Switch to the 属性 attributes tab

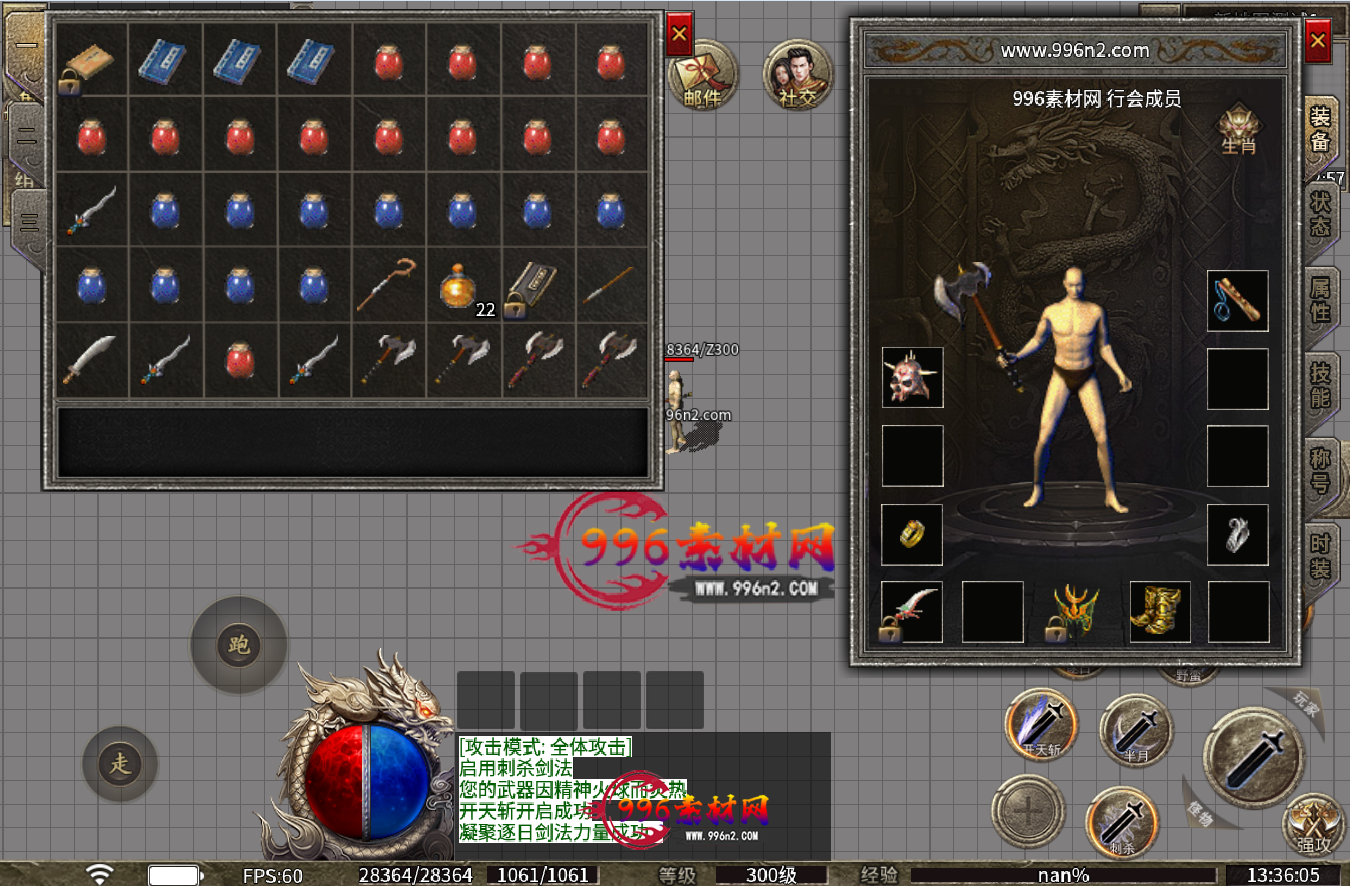tap(1320, 298)
